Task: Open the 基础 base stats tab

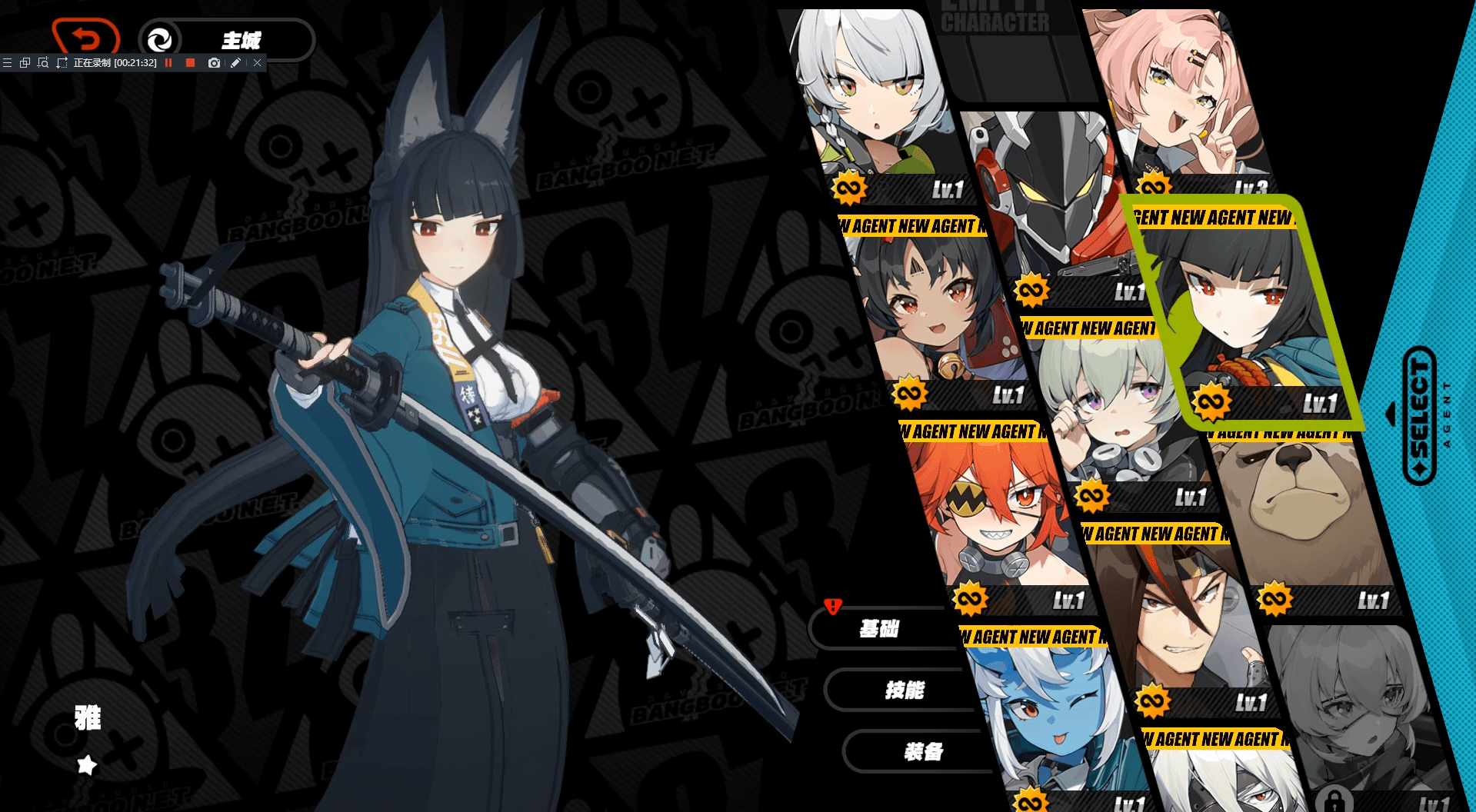Action: pyautogui.click(x=878, y=629)
